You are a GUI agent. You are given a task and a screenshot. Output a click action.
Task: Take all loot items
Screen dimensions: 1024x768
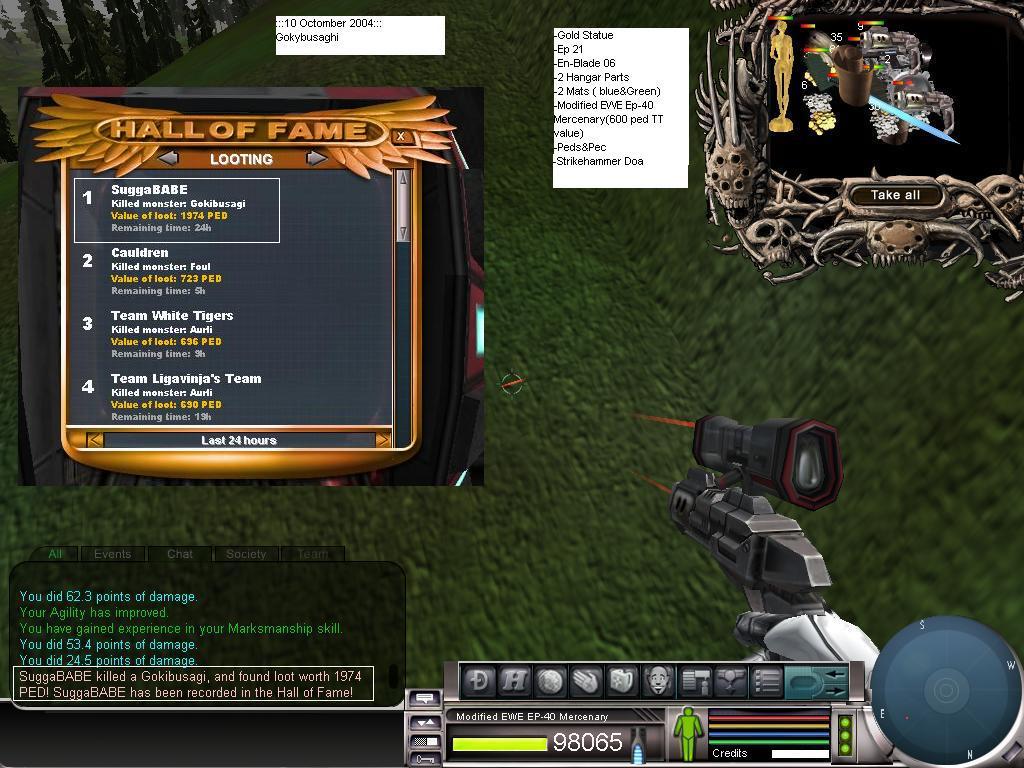pos(895,195)
